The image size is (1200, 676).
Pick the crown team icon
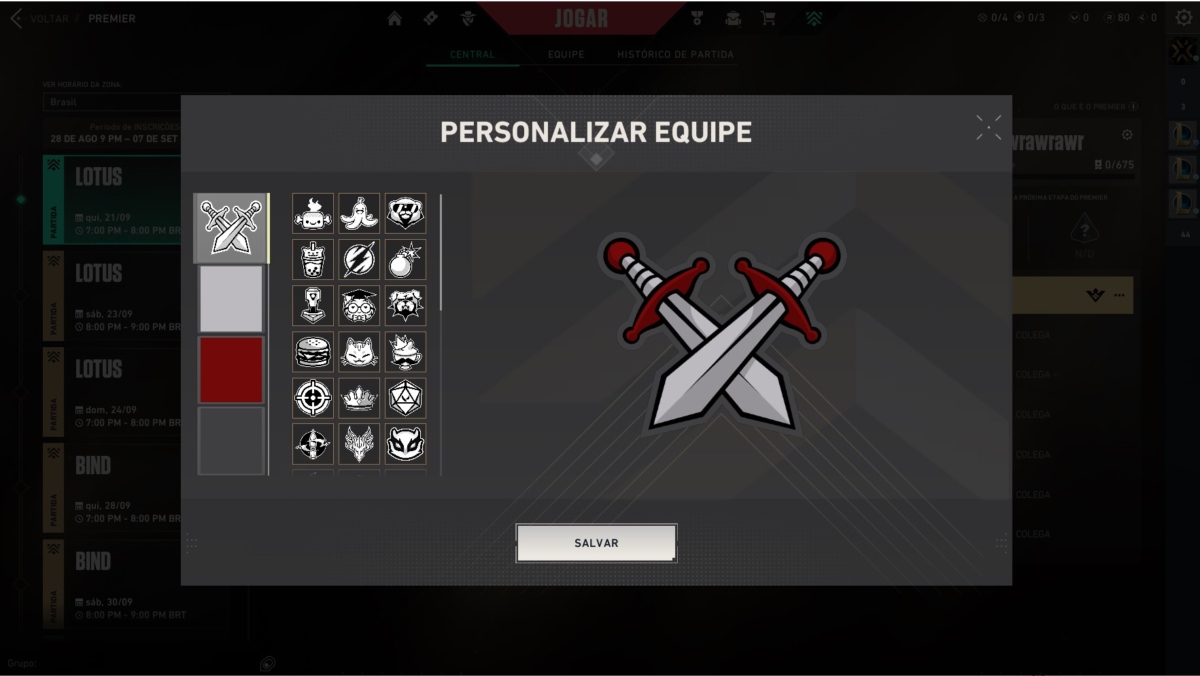click(359, 398)
